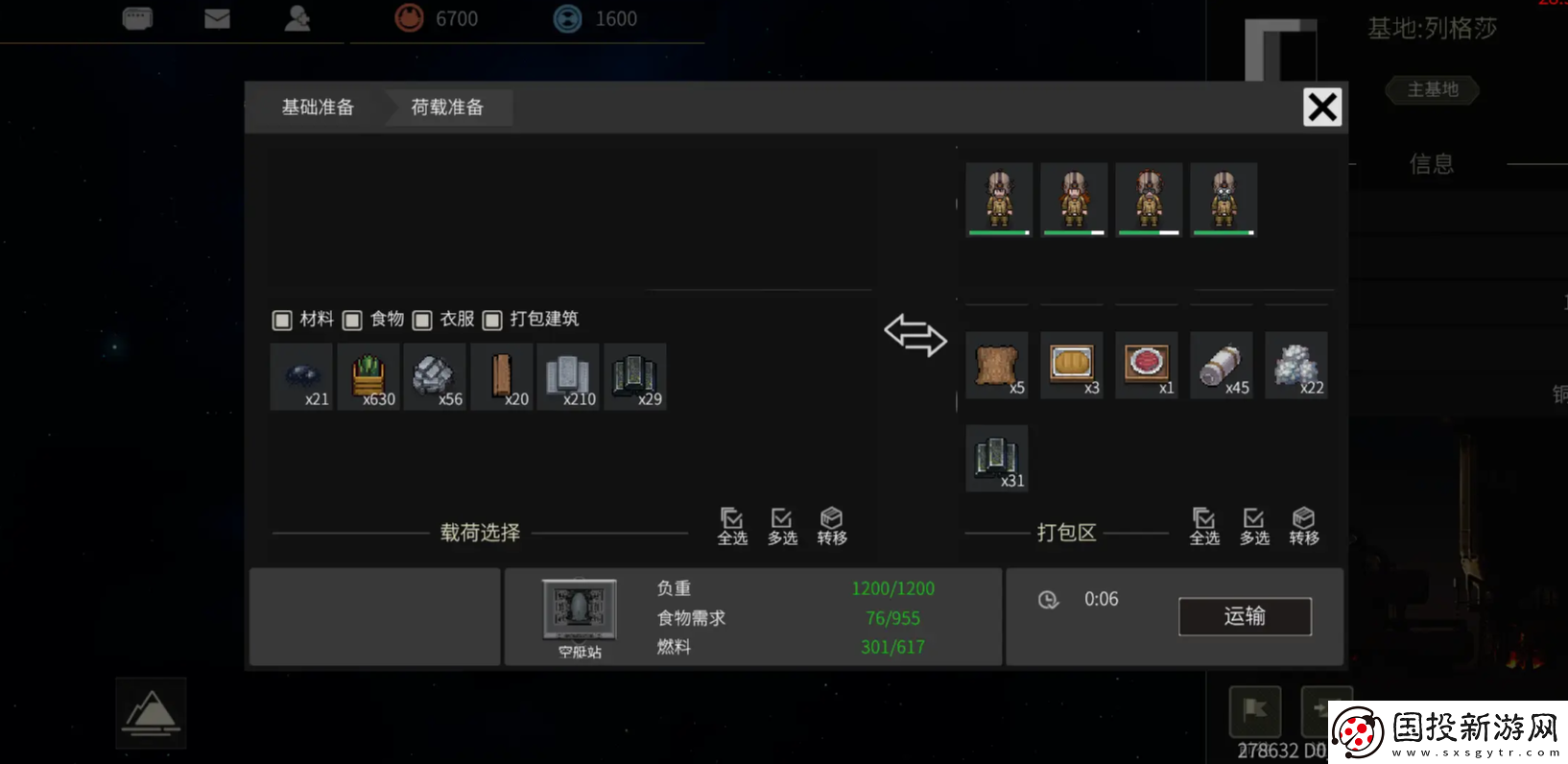Select the x630 plant crate item stack
The image size is (1568, 764).
pos(368,376)
